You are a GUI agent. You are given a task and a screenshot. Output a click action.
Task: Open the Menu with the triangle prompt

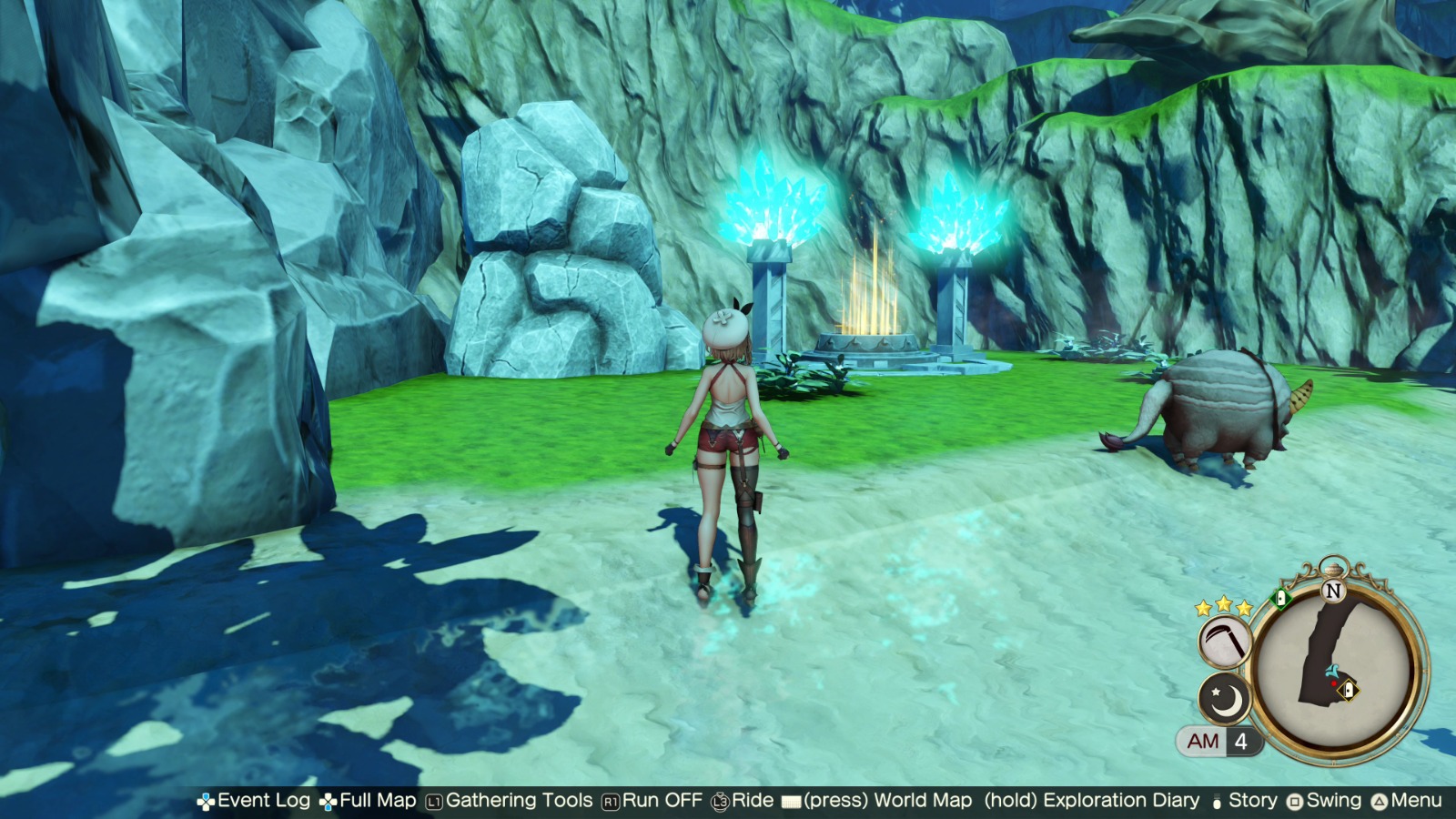pyautogui.click(x=1377, y=802)
